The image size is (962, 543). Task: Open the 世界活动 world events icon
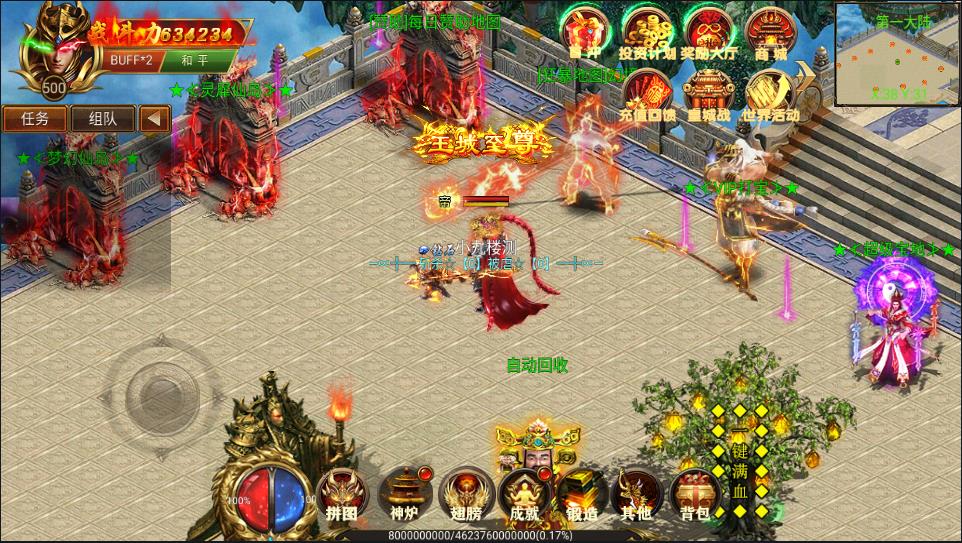point(770,92)
